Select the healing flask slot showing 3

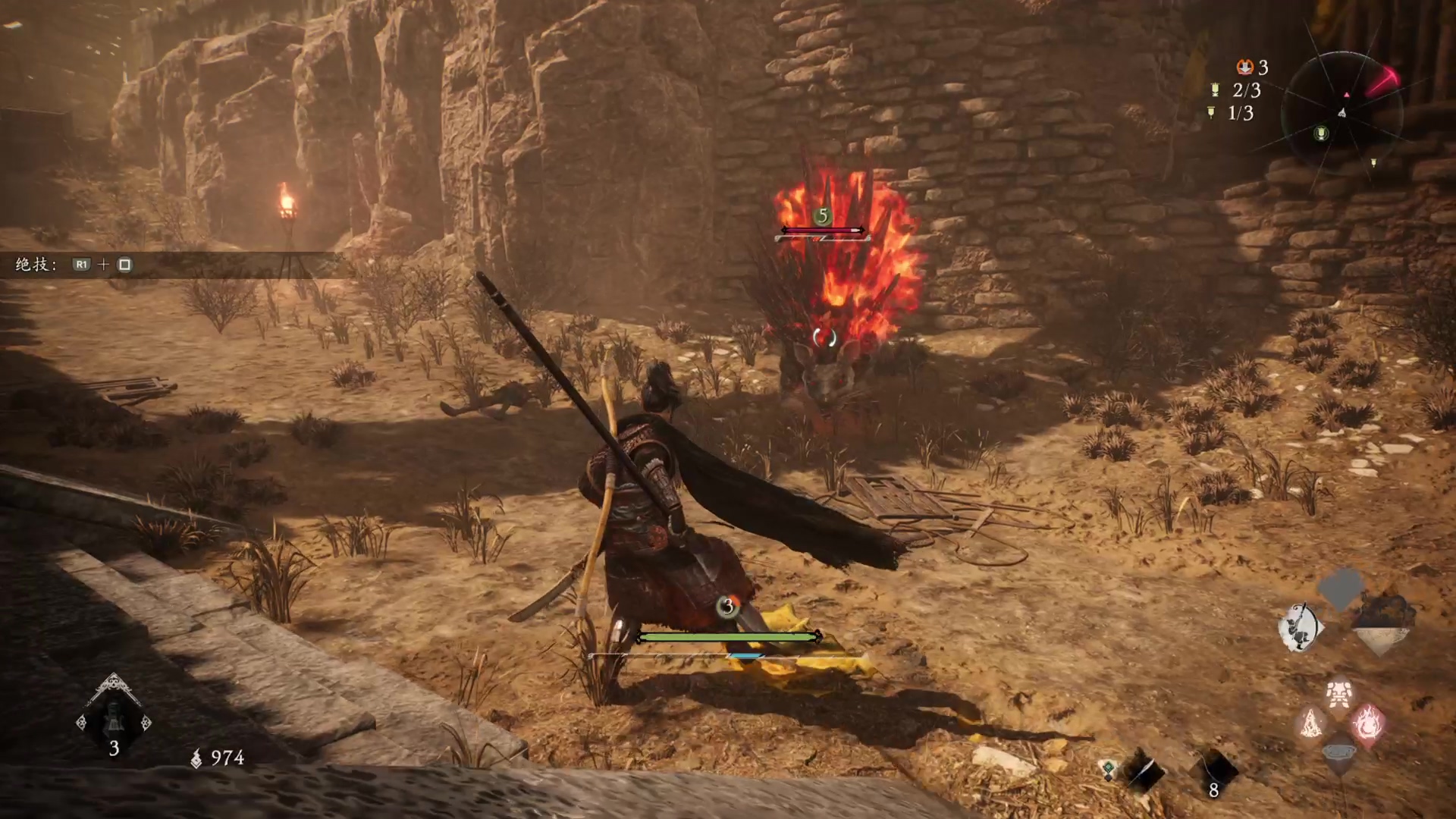tap(114, 719)
